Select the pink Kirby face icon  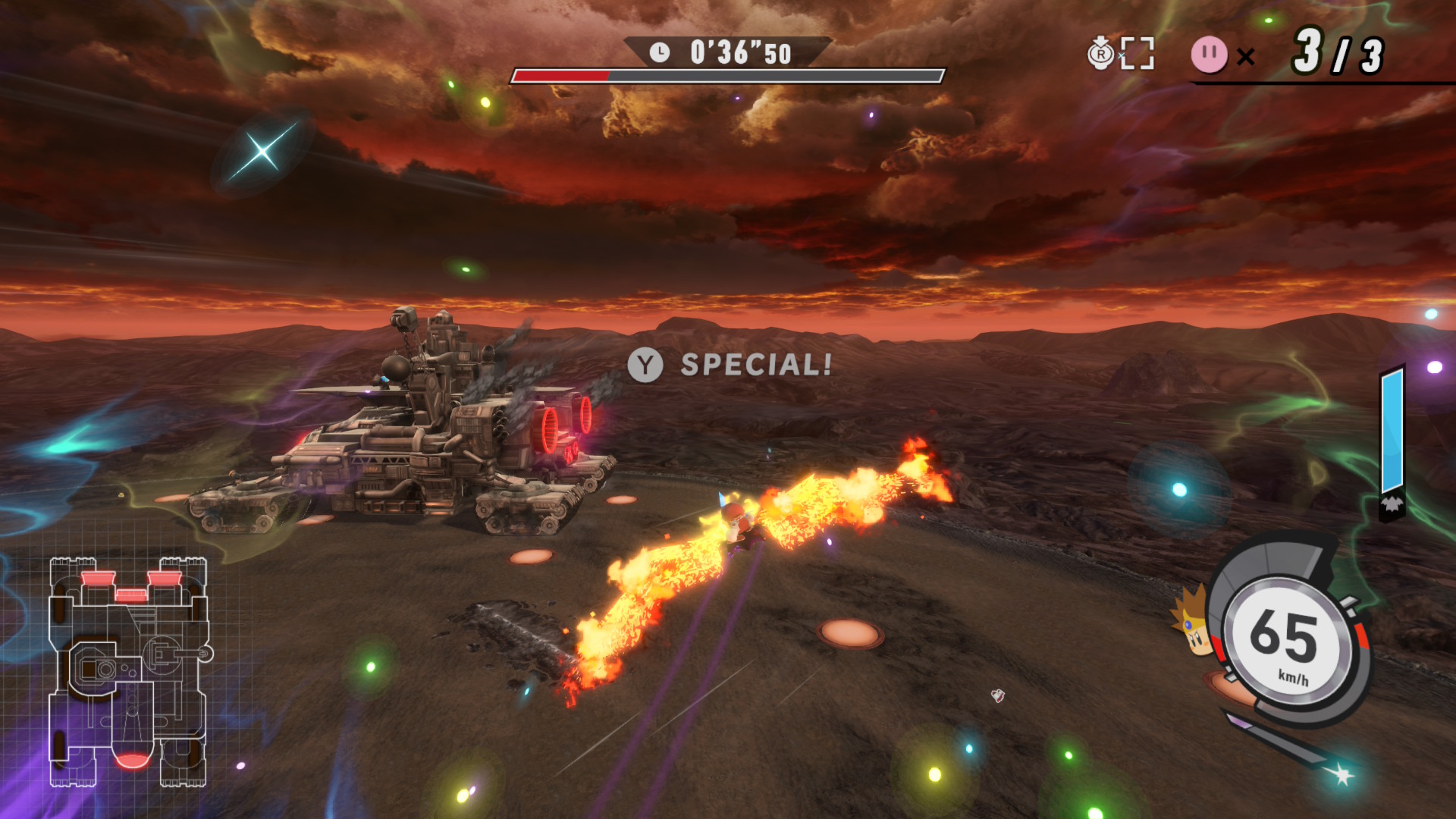(1209, 55)
